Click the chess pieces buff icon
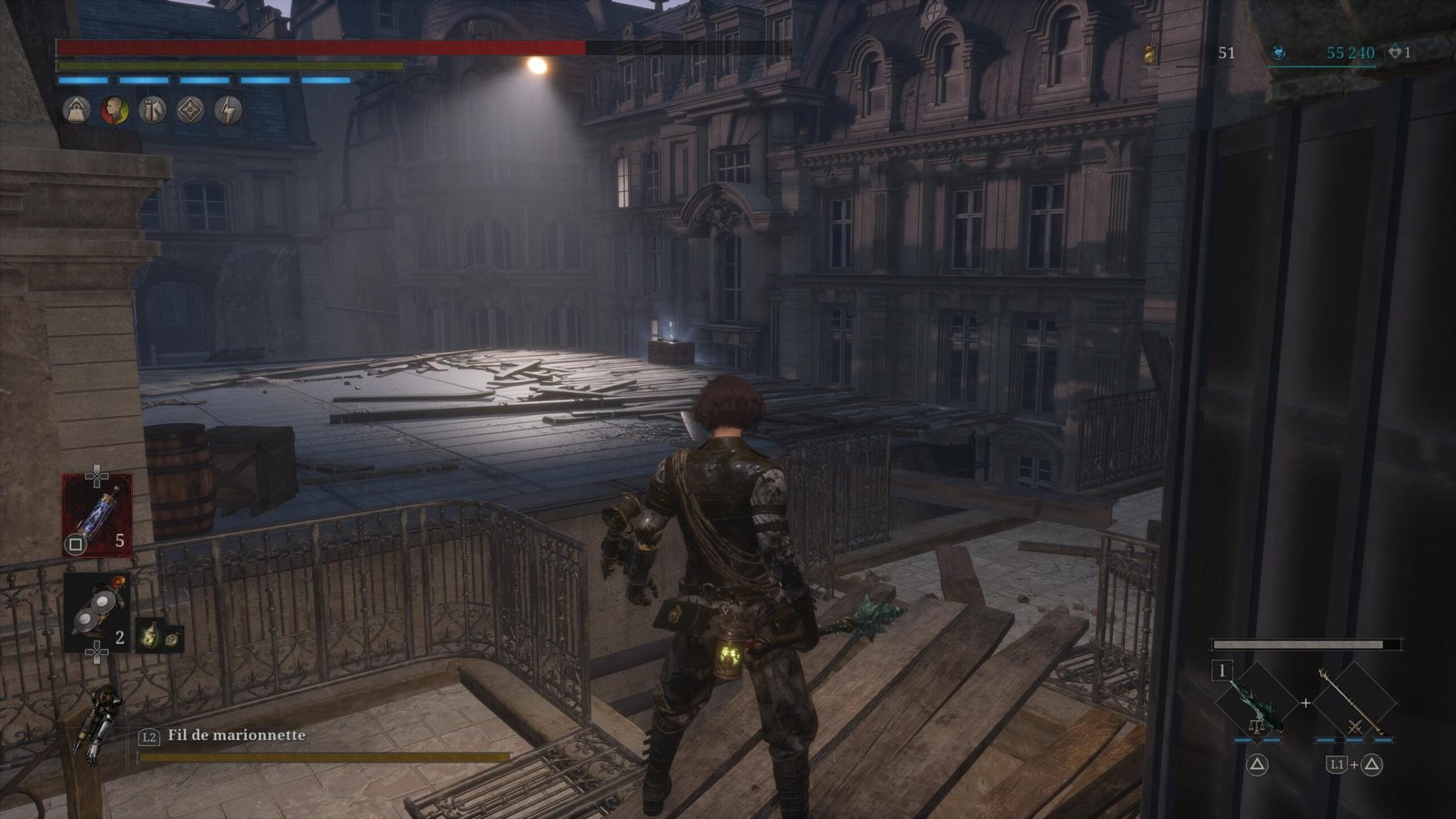Image resolution: width=1456 pixels, height=819 pixels. (152, 110)
